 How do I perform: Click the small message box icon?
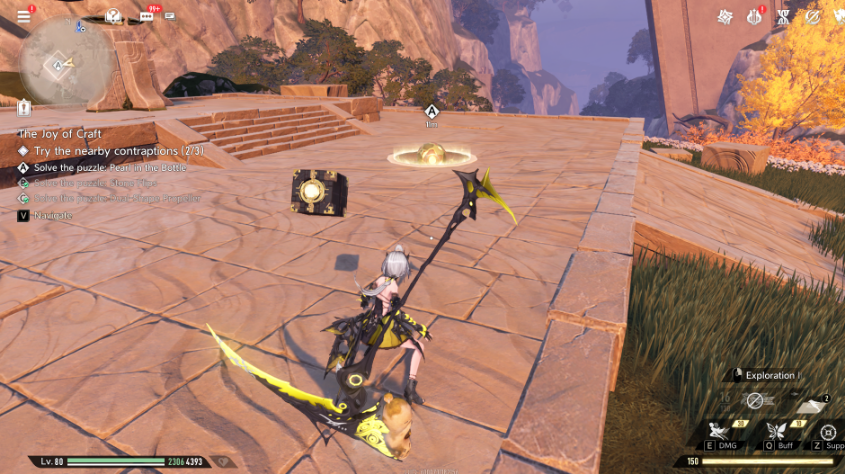(x=170, y=16)
